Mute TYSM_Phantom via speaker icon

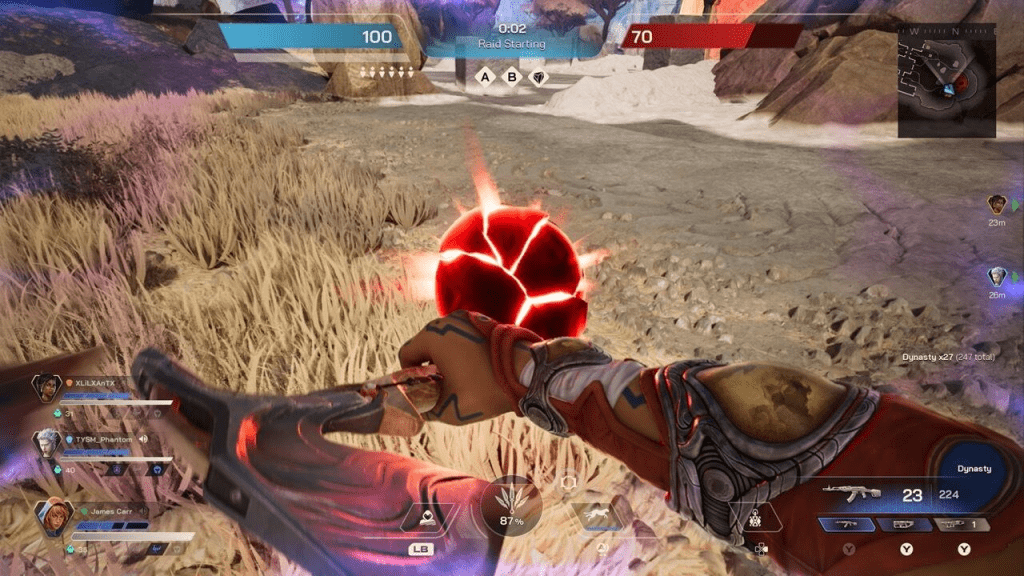coord(144,439)
